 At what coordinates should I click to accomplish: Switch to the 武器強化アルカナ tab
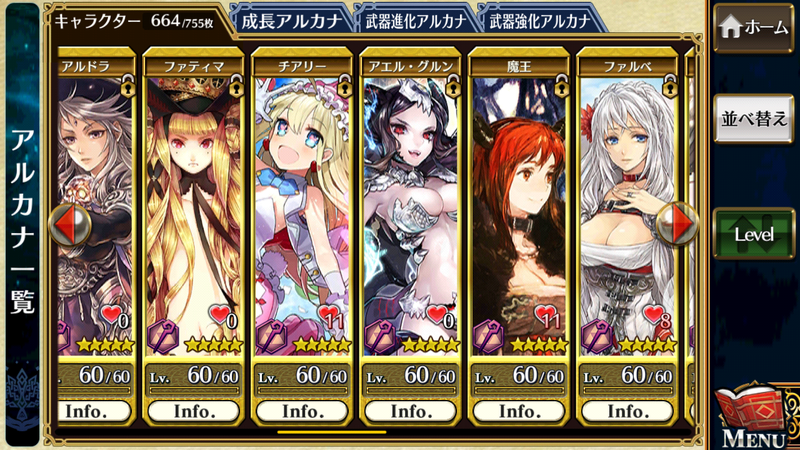(540, 18)
